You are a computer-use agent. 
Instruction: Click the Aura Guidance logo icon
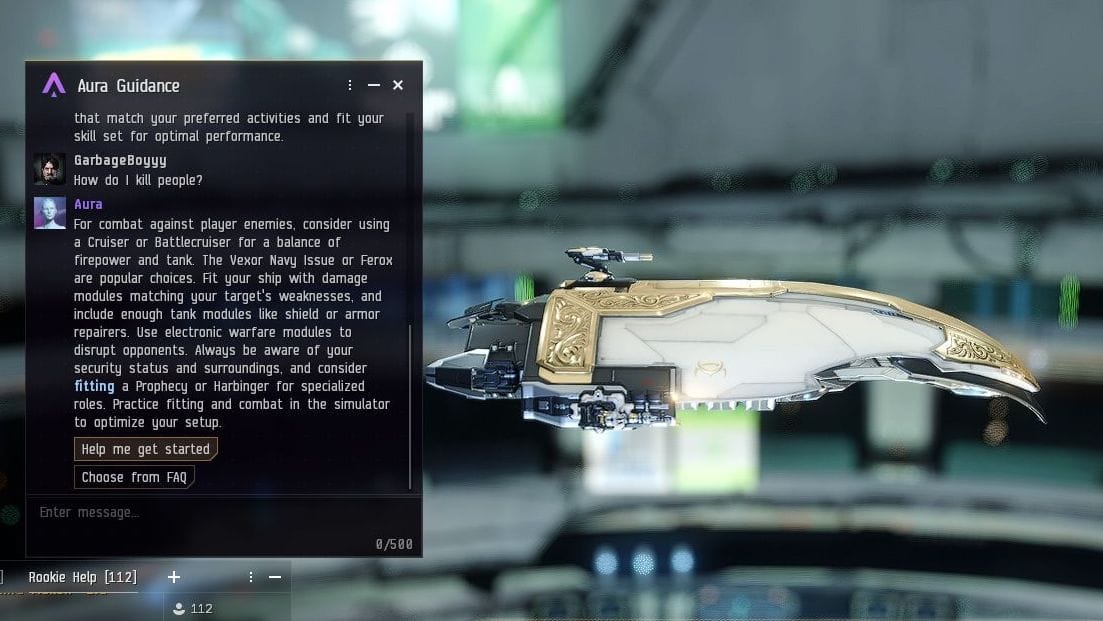point(54,85)
